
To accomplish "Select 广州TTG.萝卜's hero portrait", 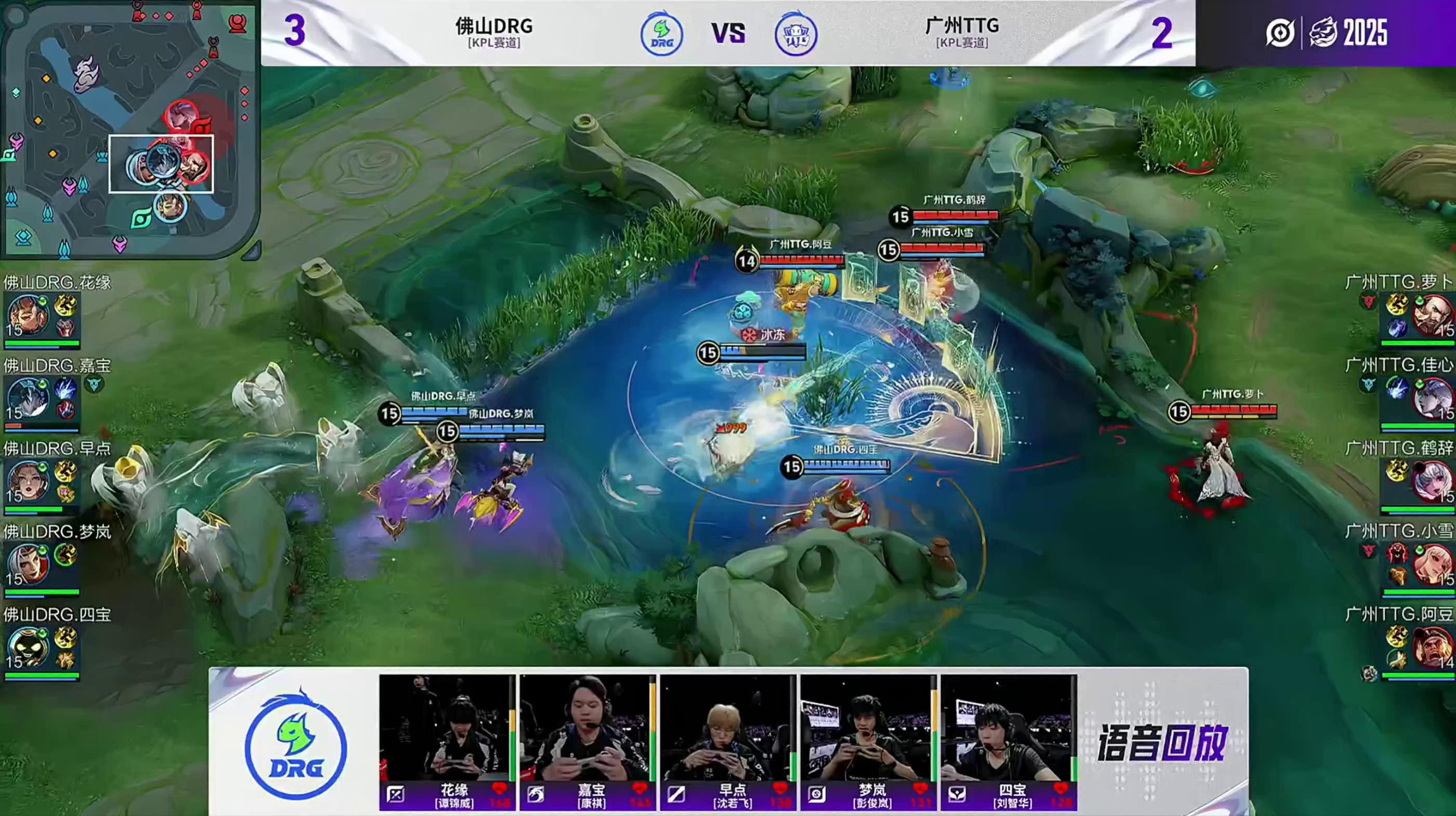I will tap(1432, 315).
